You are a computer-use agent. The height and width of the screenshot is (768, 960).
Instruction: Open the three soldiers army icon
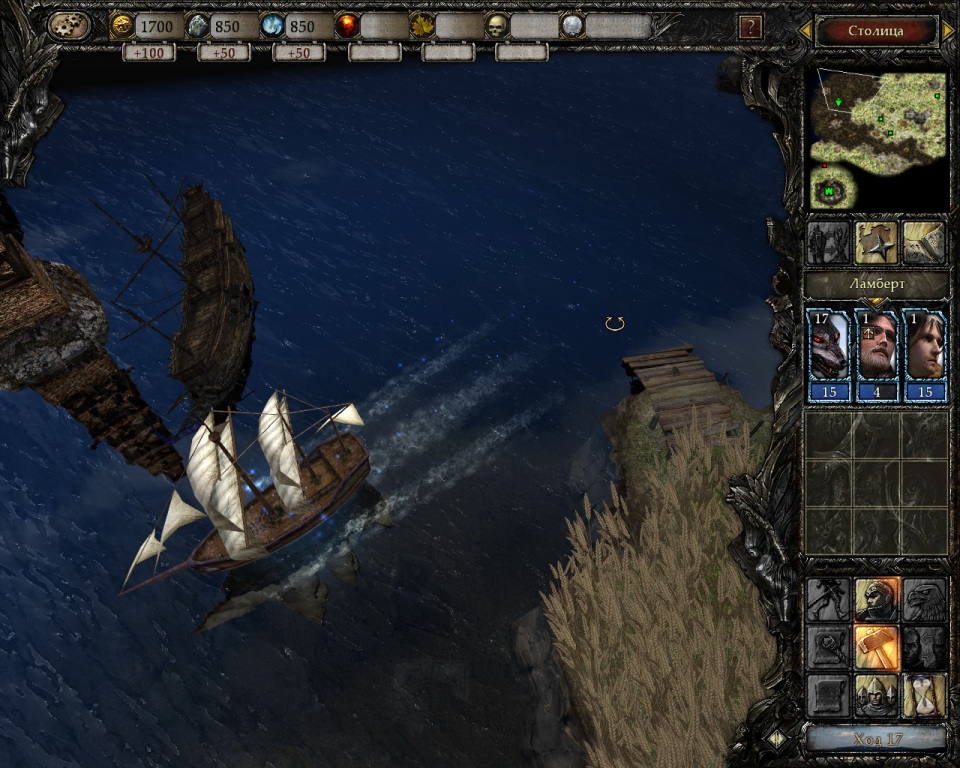(x=877, y=695)
